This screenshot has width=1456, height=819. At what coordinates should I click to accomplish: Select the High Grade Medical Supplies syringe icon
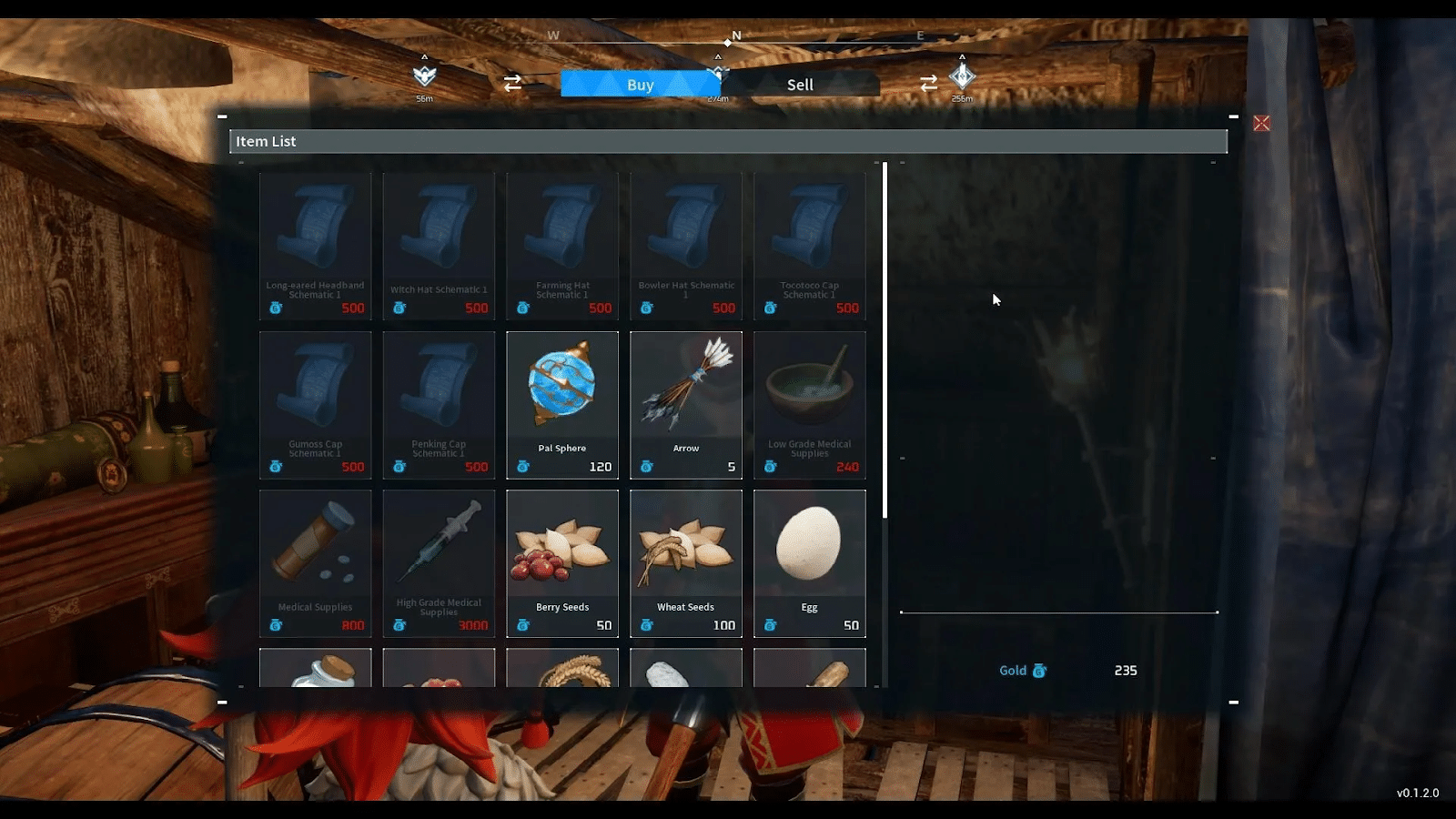[439, 544]
